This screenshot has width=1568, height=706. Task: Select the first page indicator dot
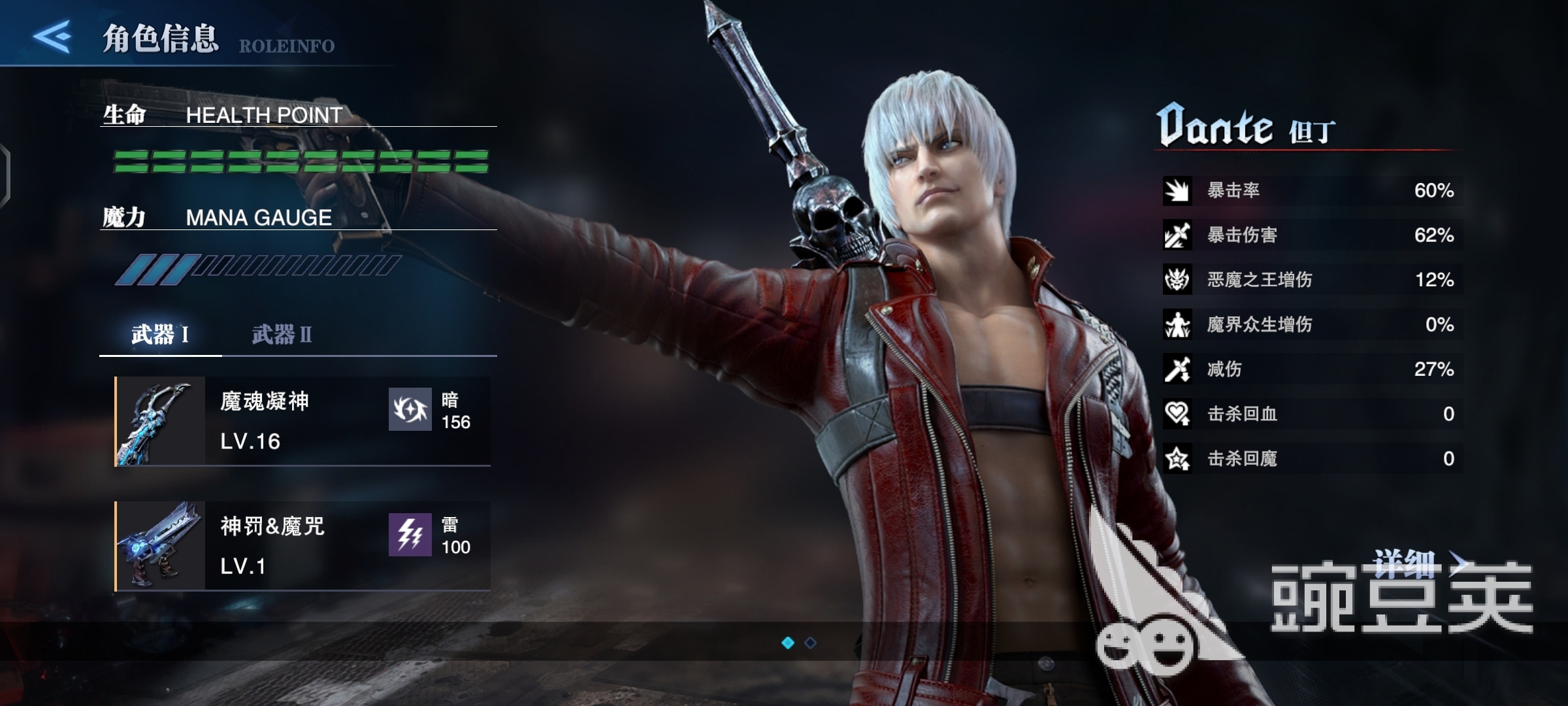point(788,643)
